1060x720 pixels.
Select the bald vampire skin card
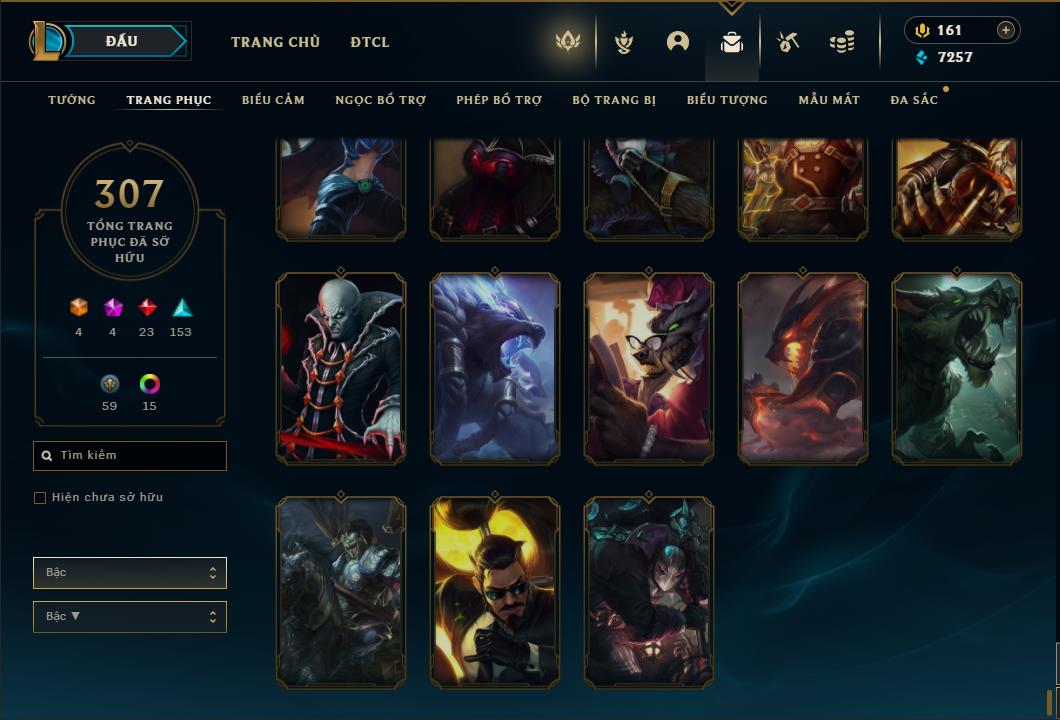click(341, 368)
